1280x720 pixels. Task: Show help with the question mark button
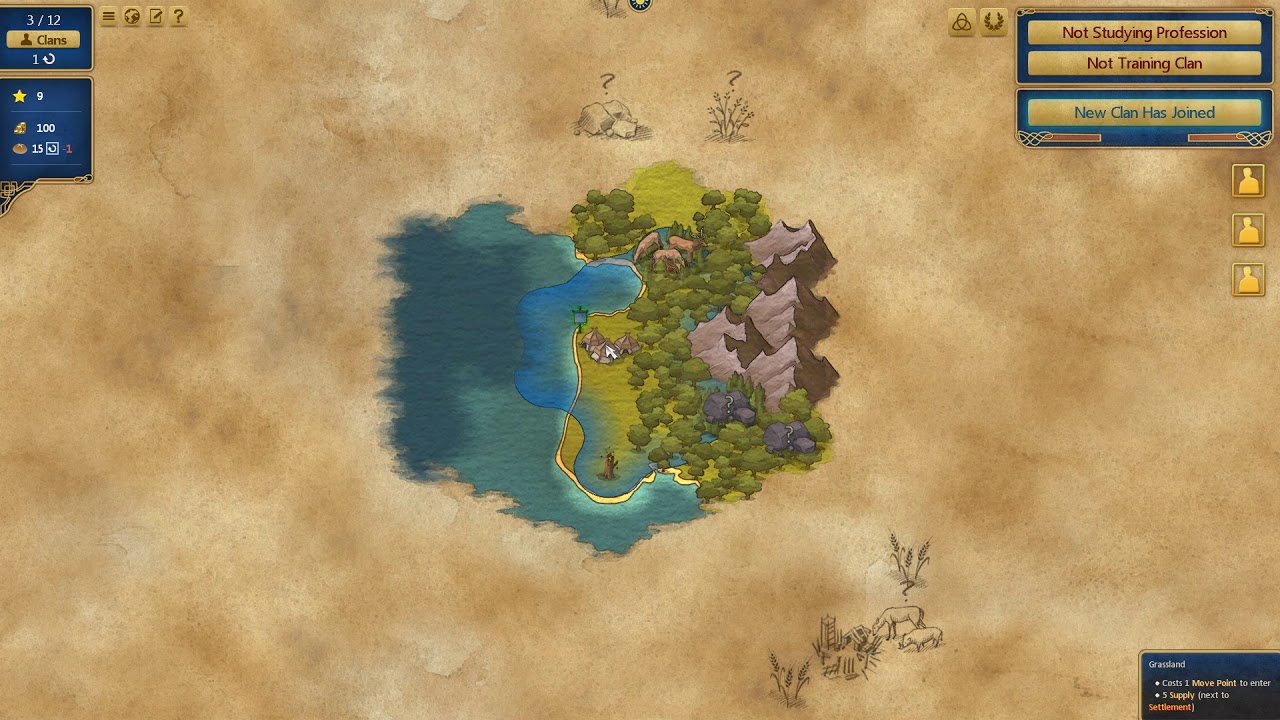point(178,16)
